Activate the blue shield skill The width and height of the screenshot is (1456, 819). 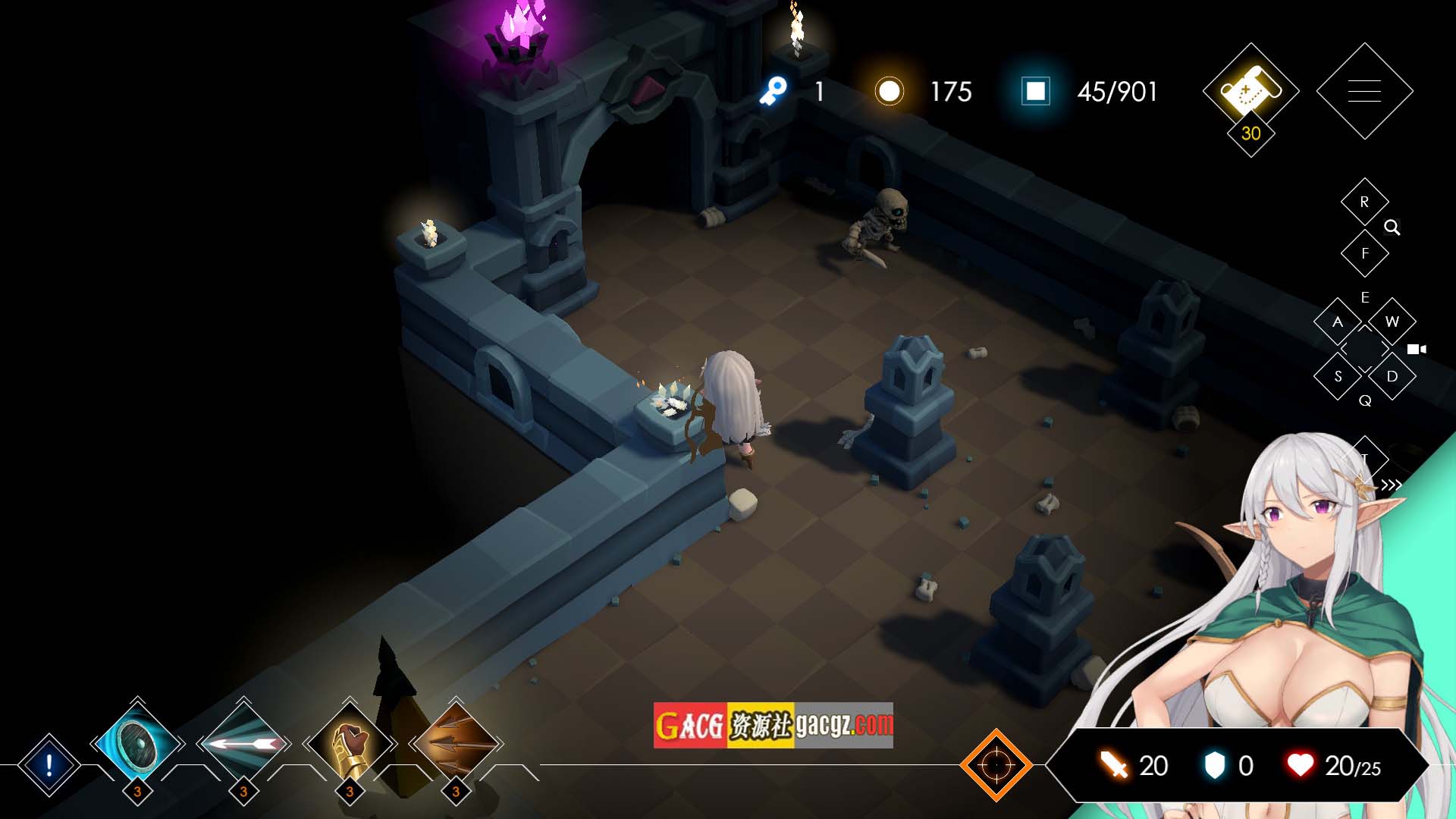[x=137, y=744]
